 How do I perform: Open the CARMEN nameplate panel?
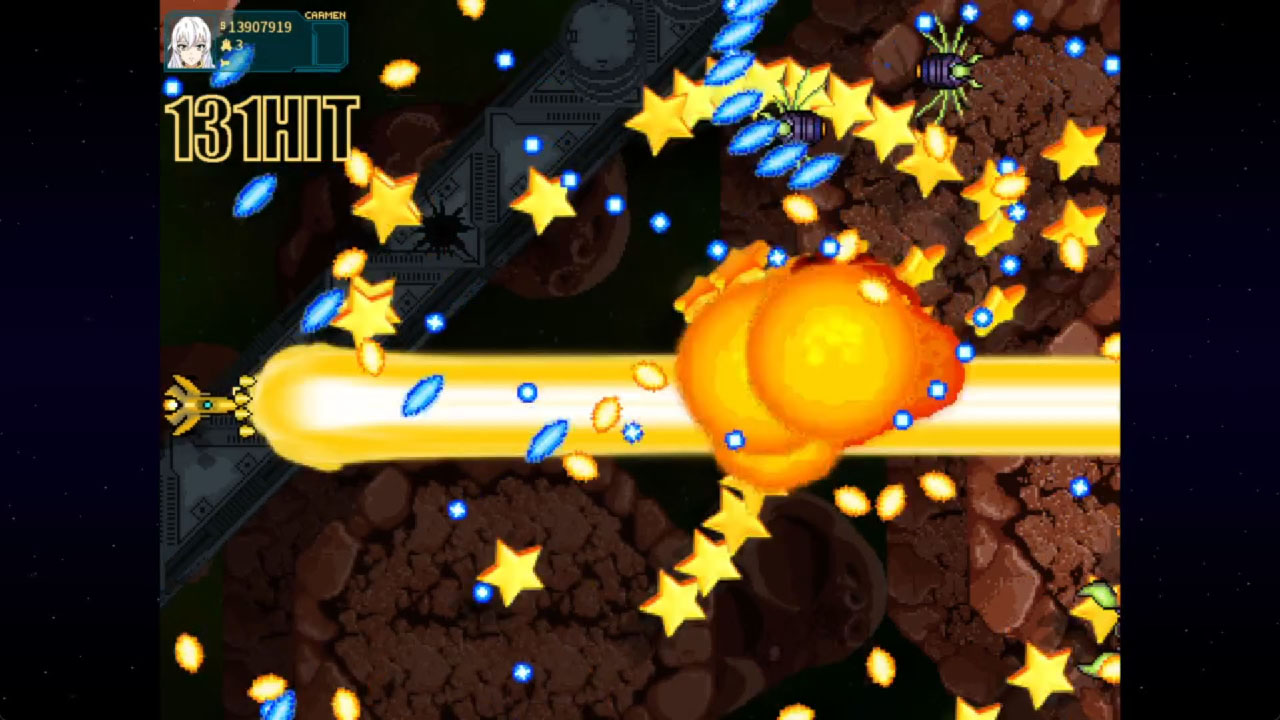[325, 15]
